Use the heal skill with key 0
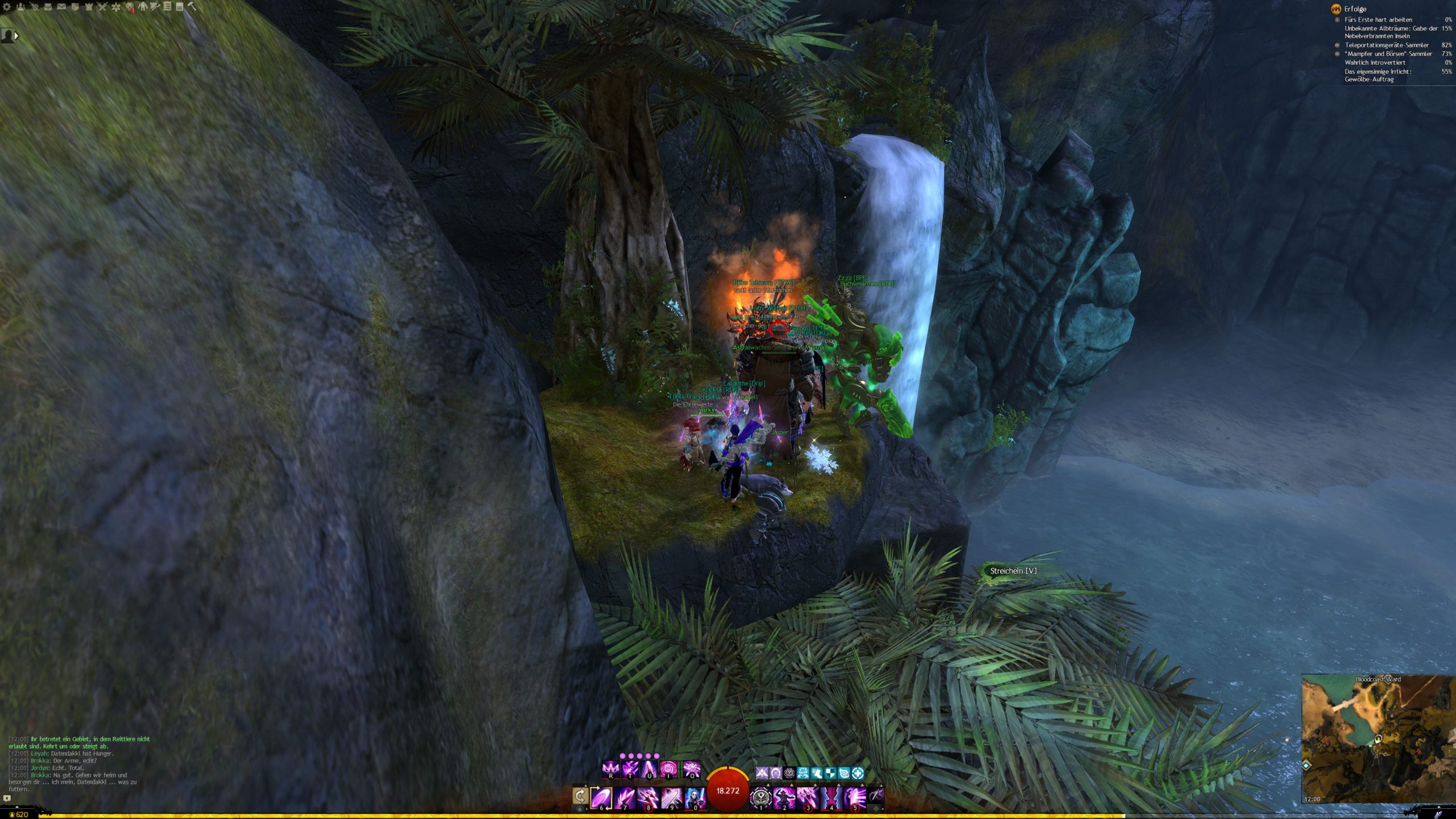Screen dimensions: 1456x819 pyautogui.click(x=694, y=797)
